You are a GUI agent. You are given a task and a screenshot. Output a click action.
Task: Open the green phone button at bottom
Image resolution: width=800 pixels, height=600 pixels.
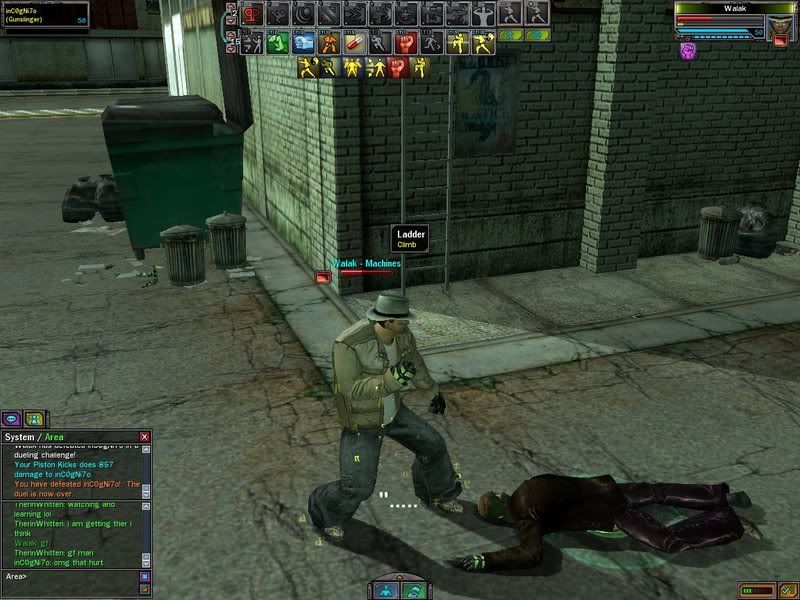[413, 590]
